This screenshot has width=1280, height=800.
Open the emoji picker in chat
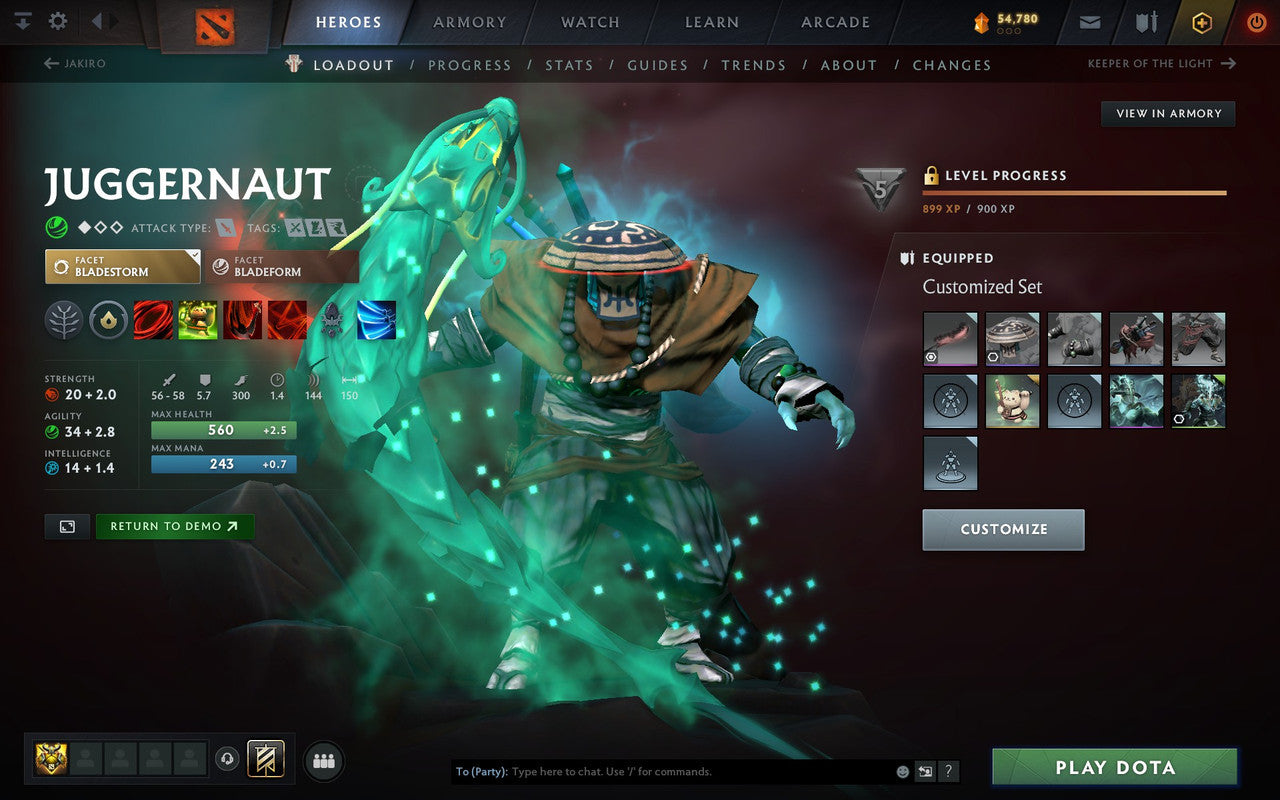(903, 771)
